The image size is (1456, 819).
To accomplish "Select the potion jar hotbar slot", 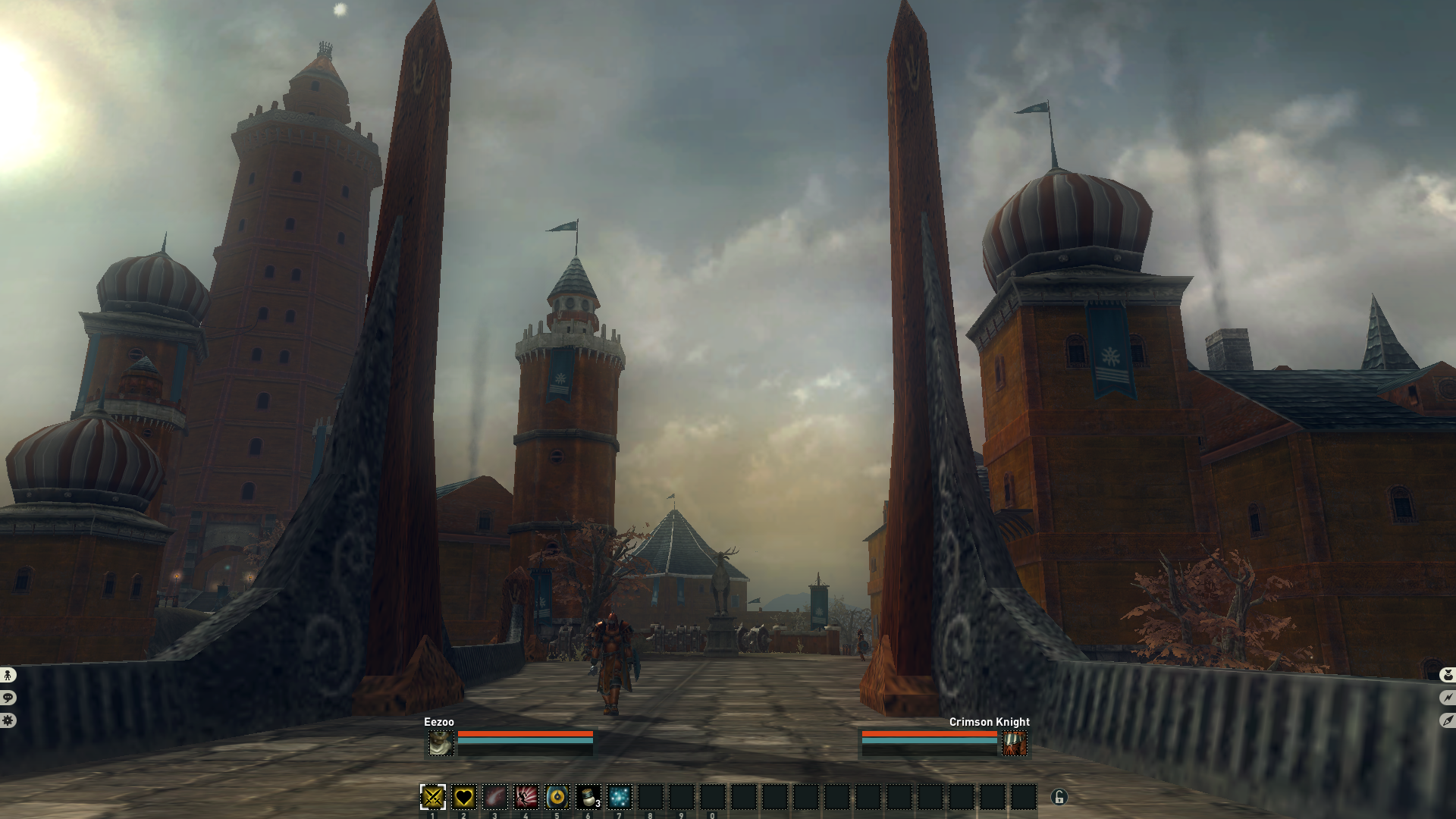I will coord(588,797).
